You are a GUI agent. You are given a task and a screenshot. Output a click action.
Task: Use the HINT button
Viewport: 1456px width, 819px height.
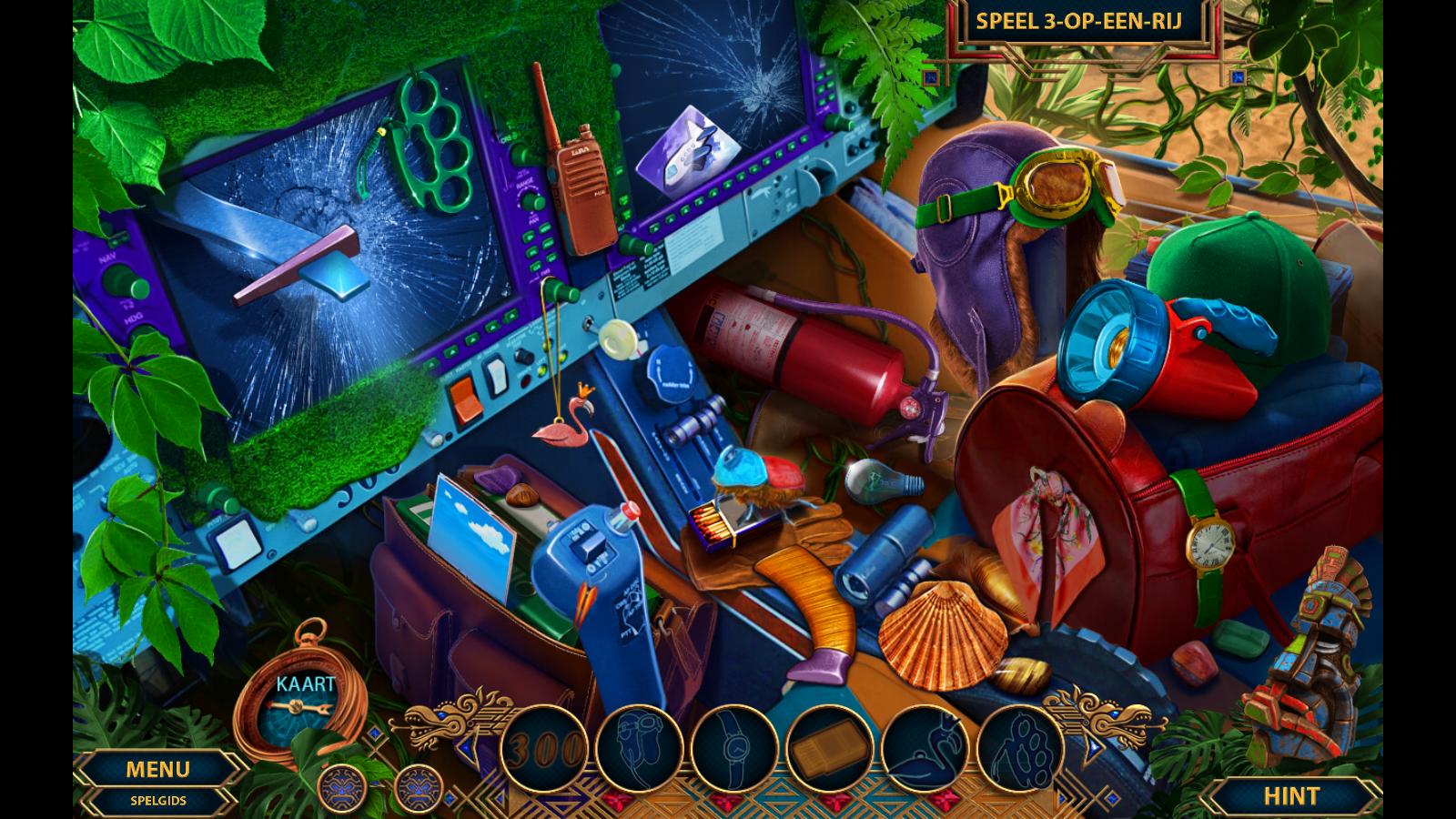coord(1290,796)
